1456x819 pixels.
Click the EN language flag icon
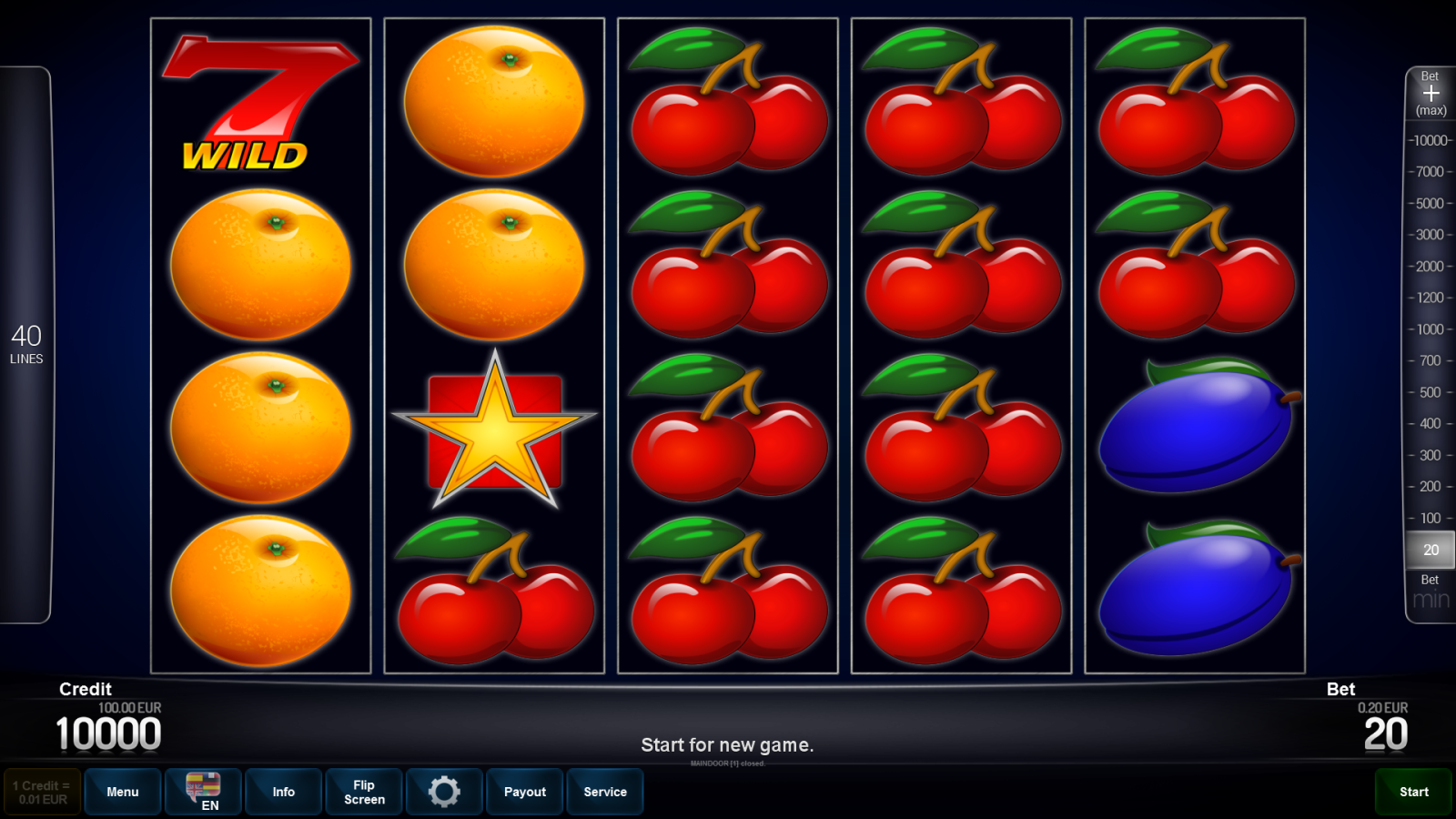(x=202, y=790)
